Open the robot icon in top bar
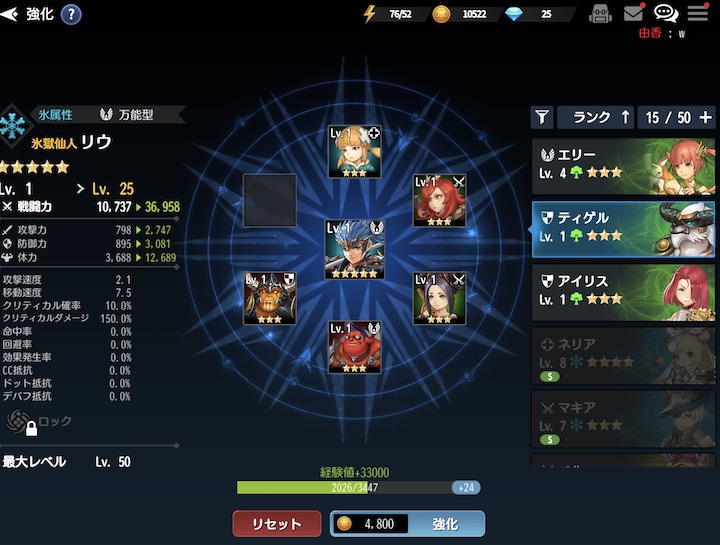The image size is (720, 545). 600,14
